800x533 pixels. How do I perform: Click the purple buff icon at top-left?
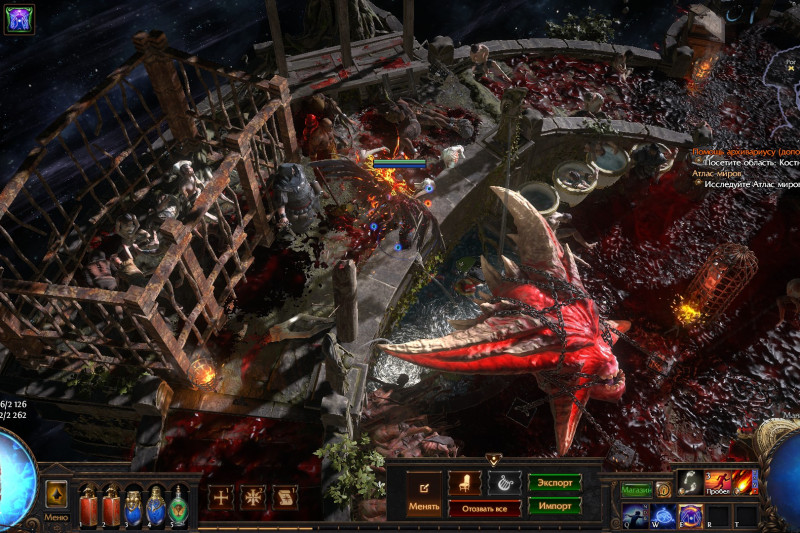(19, 19)
